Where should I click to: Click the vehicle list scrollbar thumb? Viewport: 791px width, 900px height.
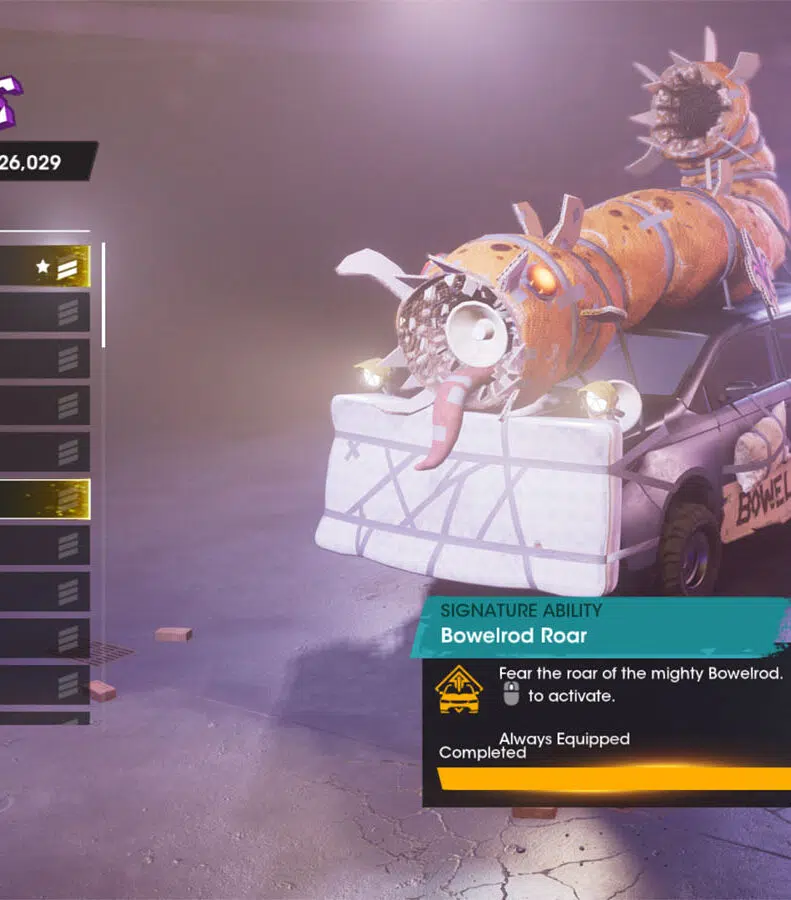tap(103, 294)
